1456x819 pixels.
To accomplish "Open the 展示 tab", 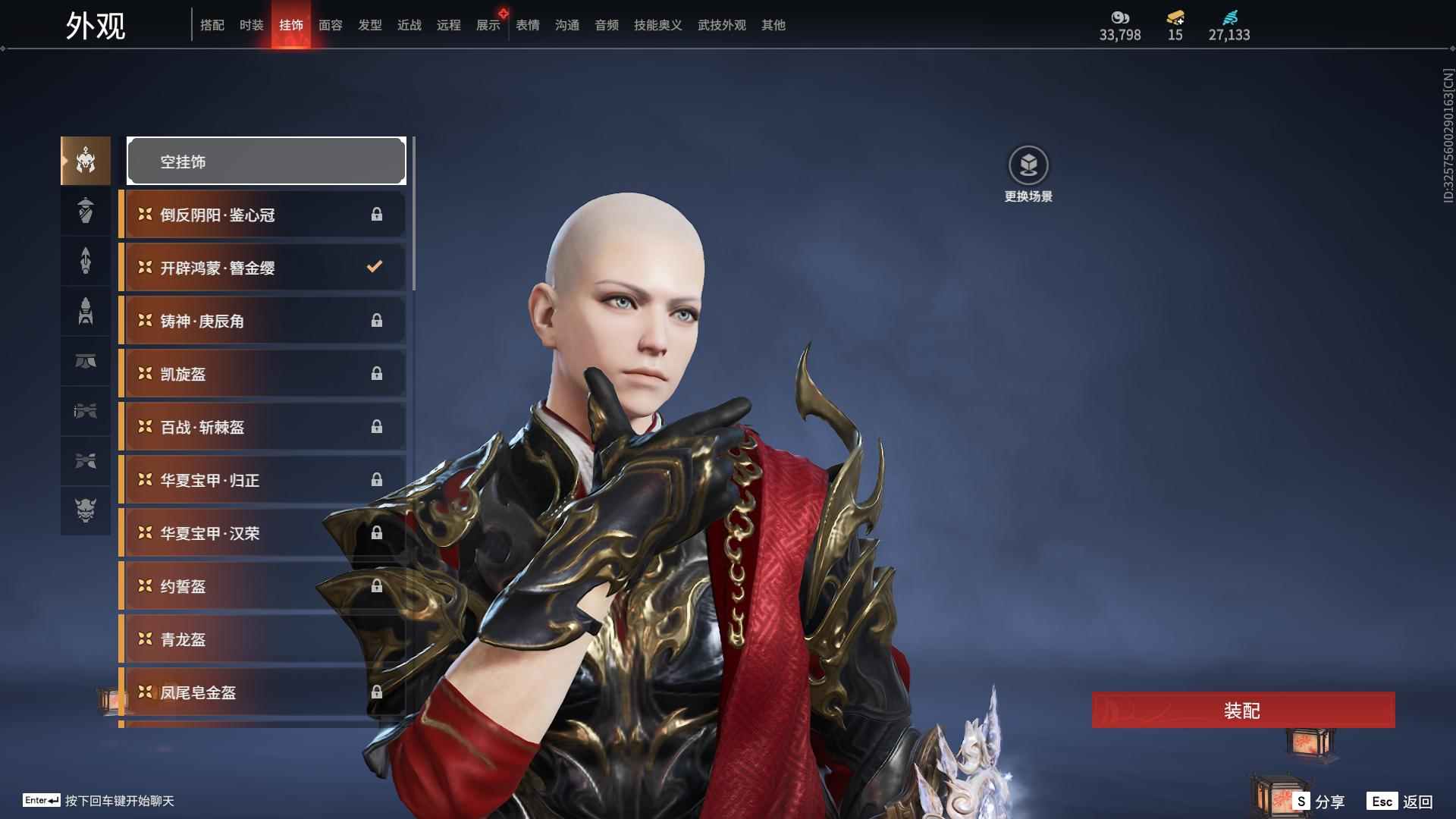I will pos(488,25).
